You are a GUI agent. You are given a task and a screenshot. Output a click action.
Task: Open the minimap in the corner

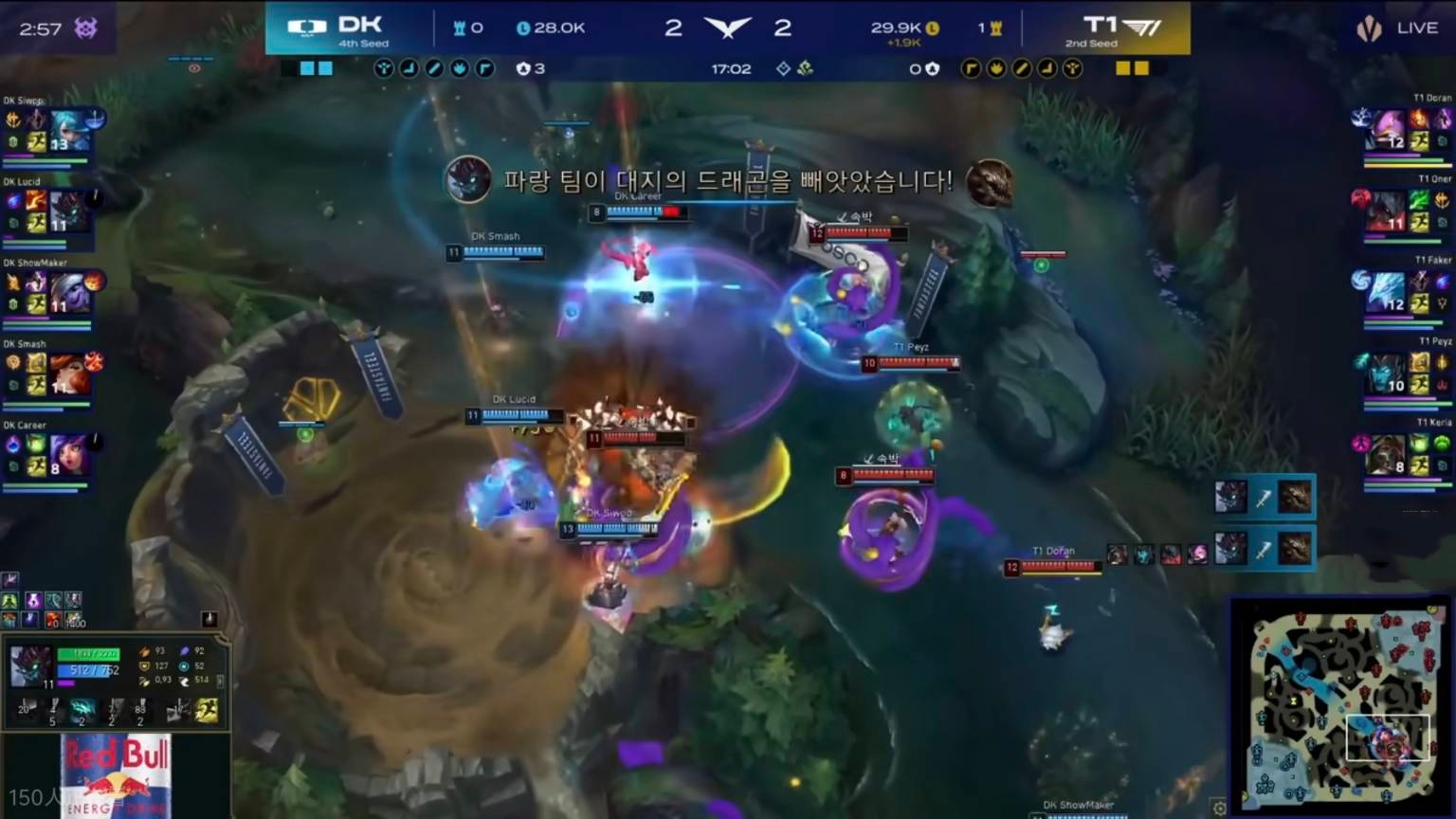coord(1340,701)
